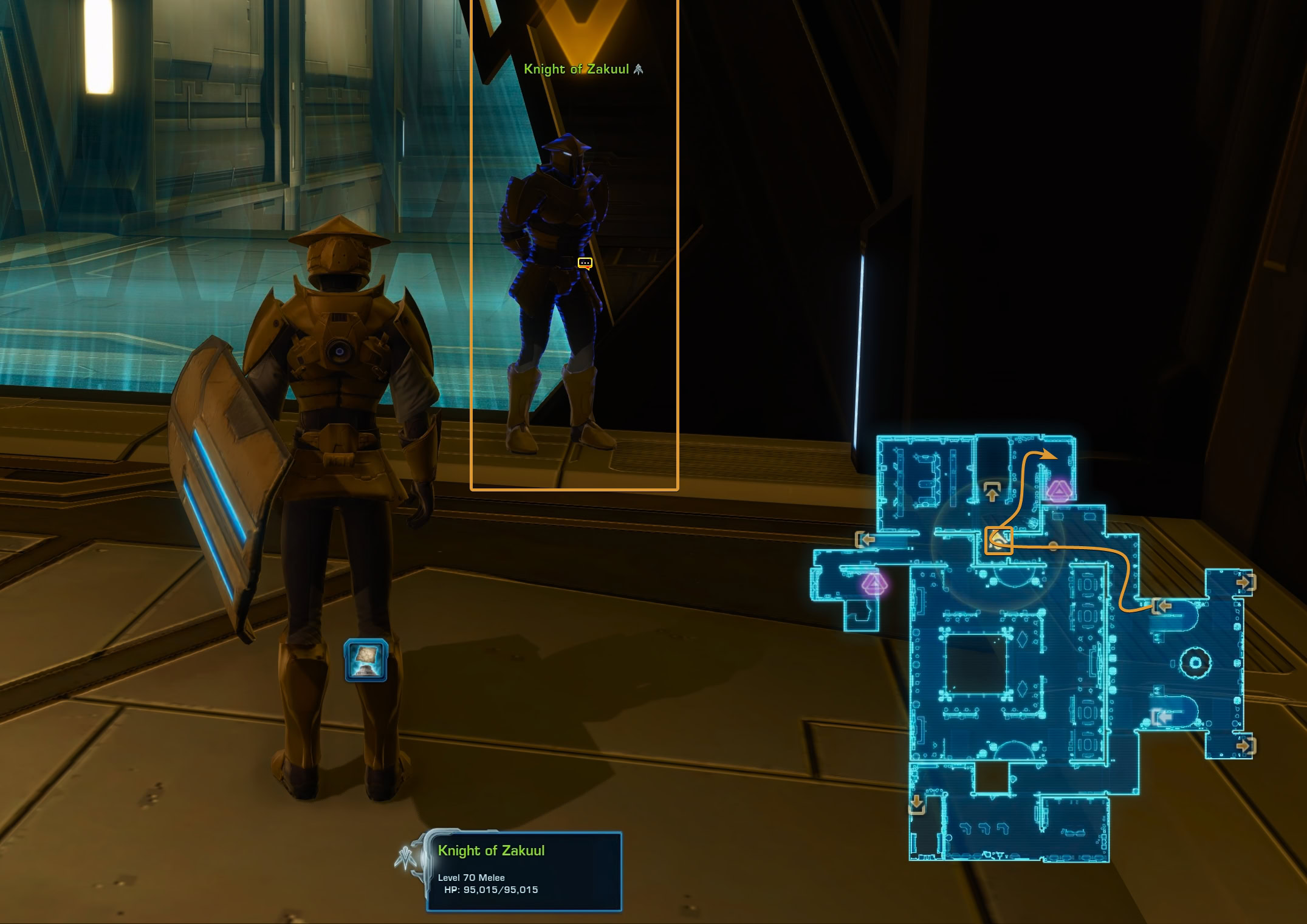Click the purple marker beside the route arrowhead
The height and width of the screenshot is (924, 1307).
click(x=1058, y=490)
